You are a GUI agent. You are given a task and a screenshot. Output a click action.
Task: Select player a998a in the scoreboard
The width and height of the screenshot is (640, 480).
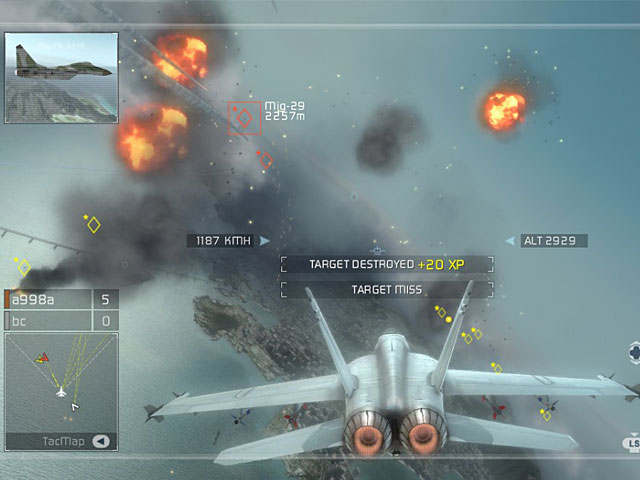click(x=48, y=299)
